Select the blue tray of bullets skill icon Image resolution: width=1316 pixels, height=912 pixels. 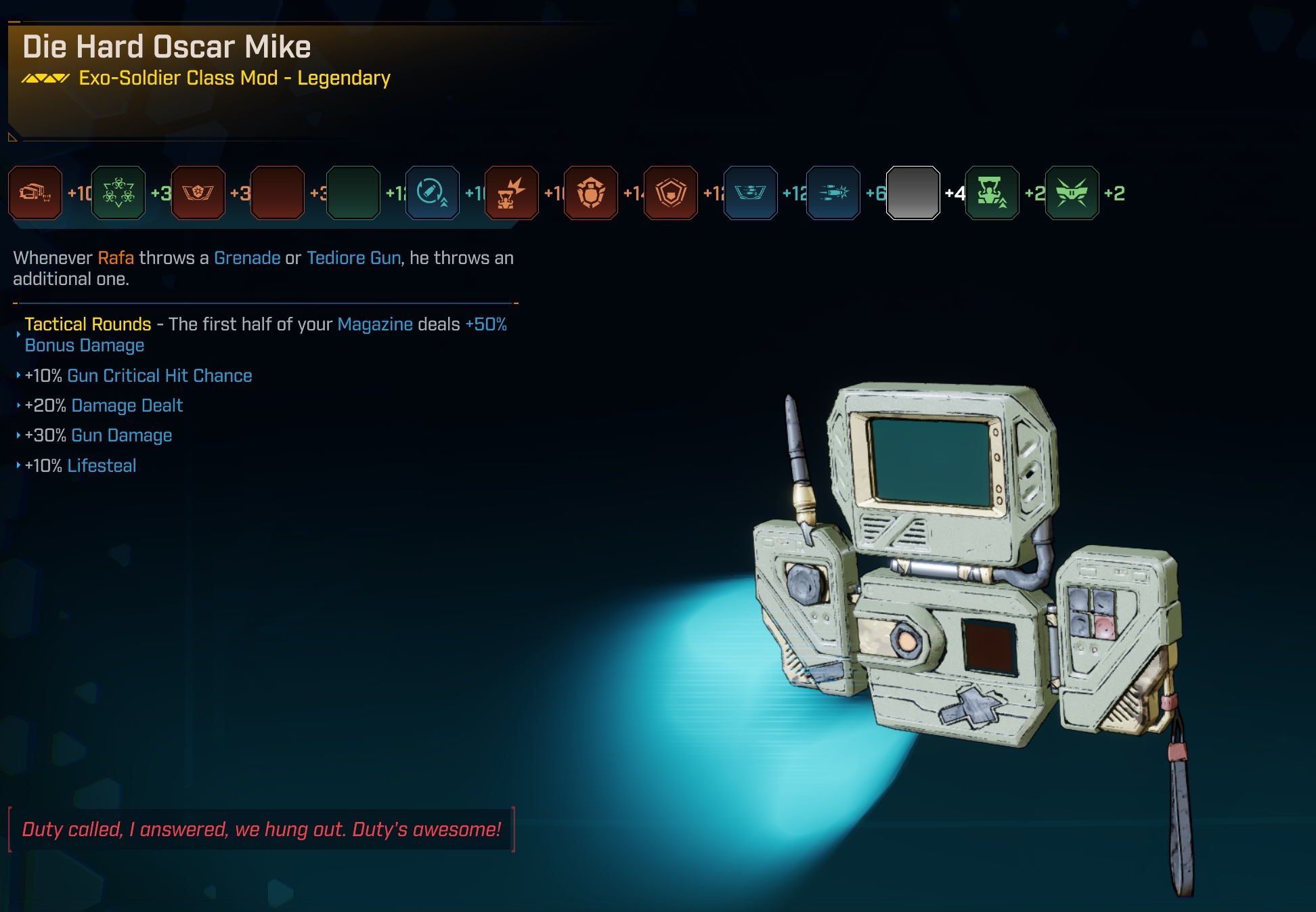(750, 193)
